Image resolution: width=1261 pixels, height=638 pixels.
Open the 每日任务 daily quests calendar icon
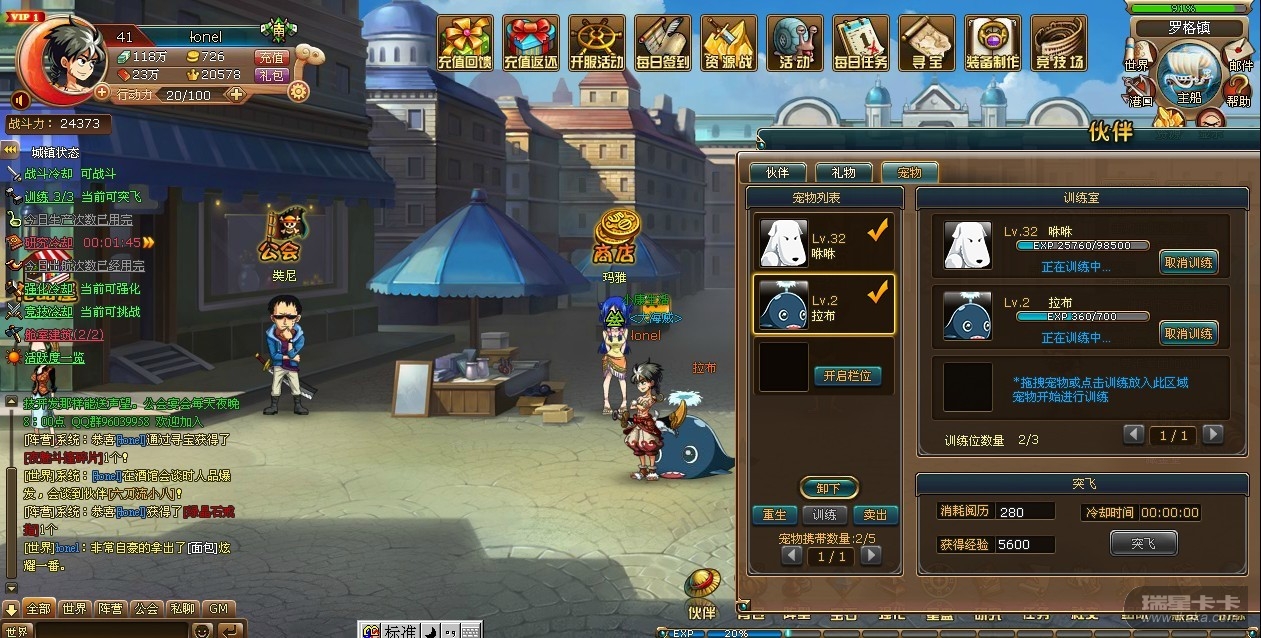(860, 43)
